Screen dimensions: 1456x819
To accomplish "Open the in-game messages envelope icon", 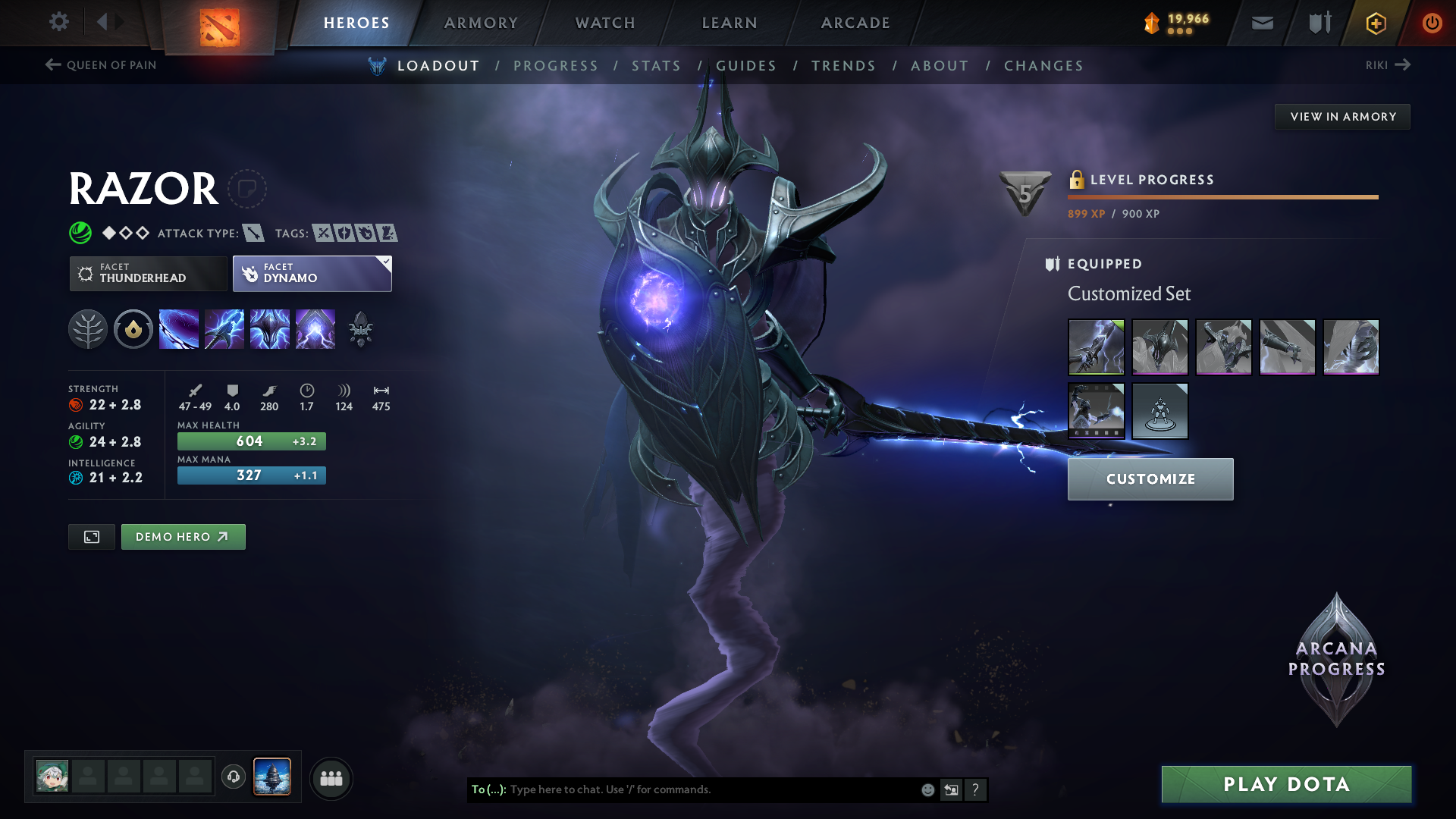I will tap(1261, 23).
